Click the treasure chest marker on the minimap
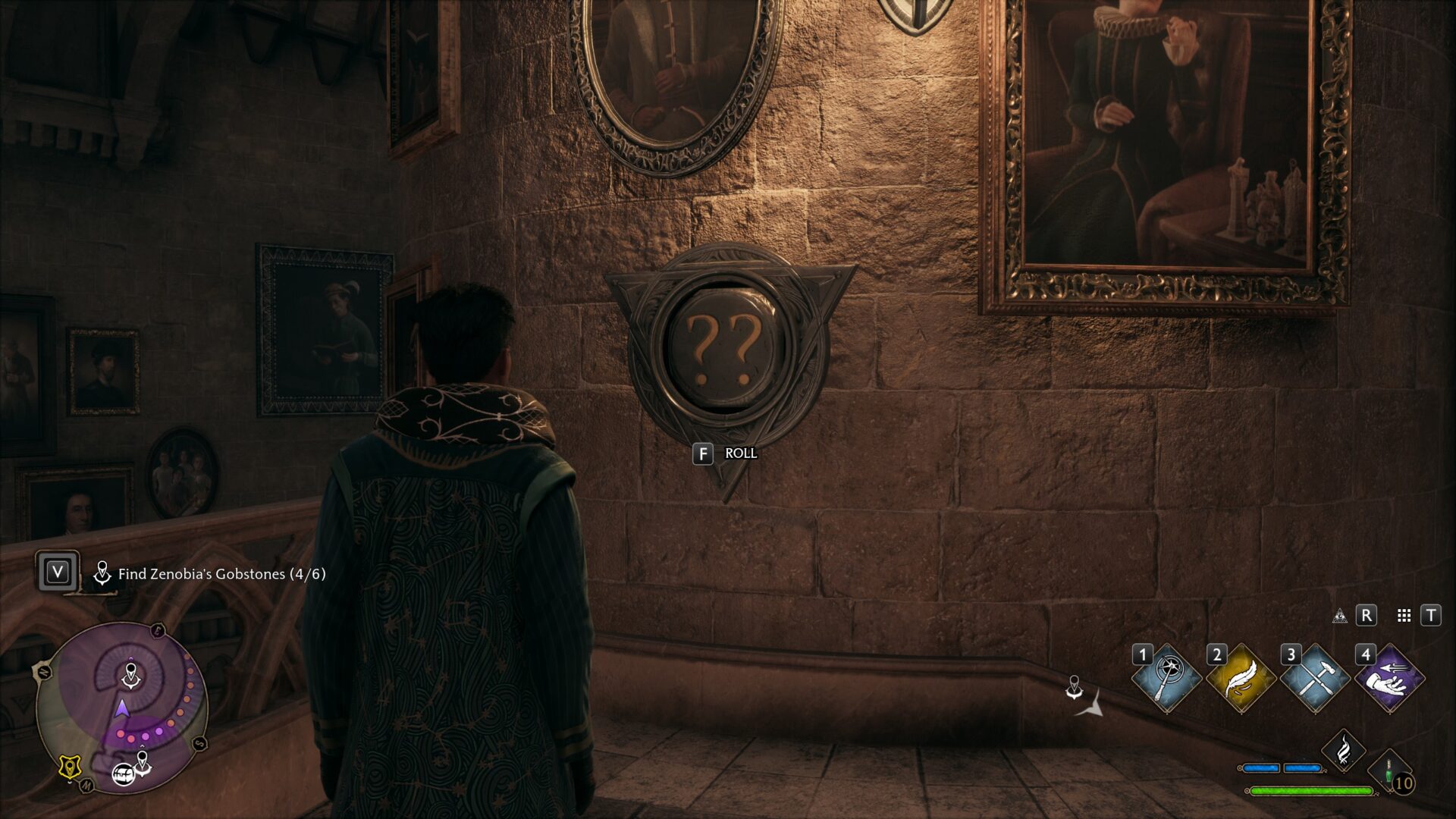The height and width of the screenshot is (819, 1456). click(x=123, y=774)
